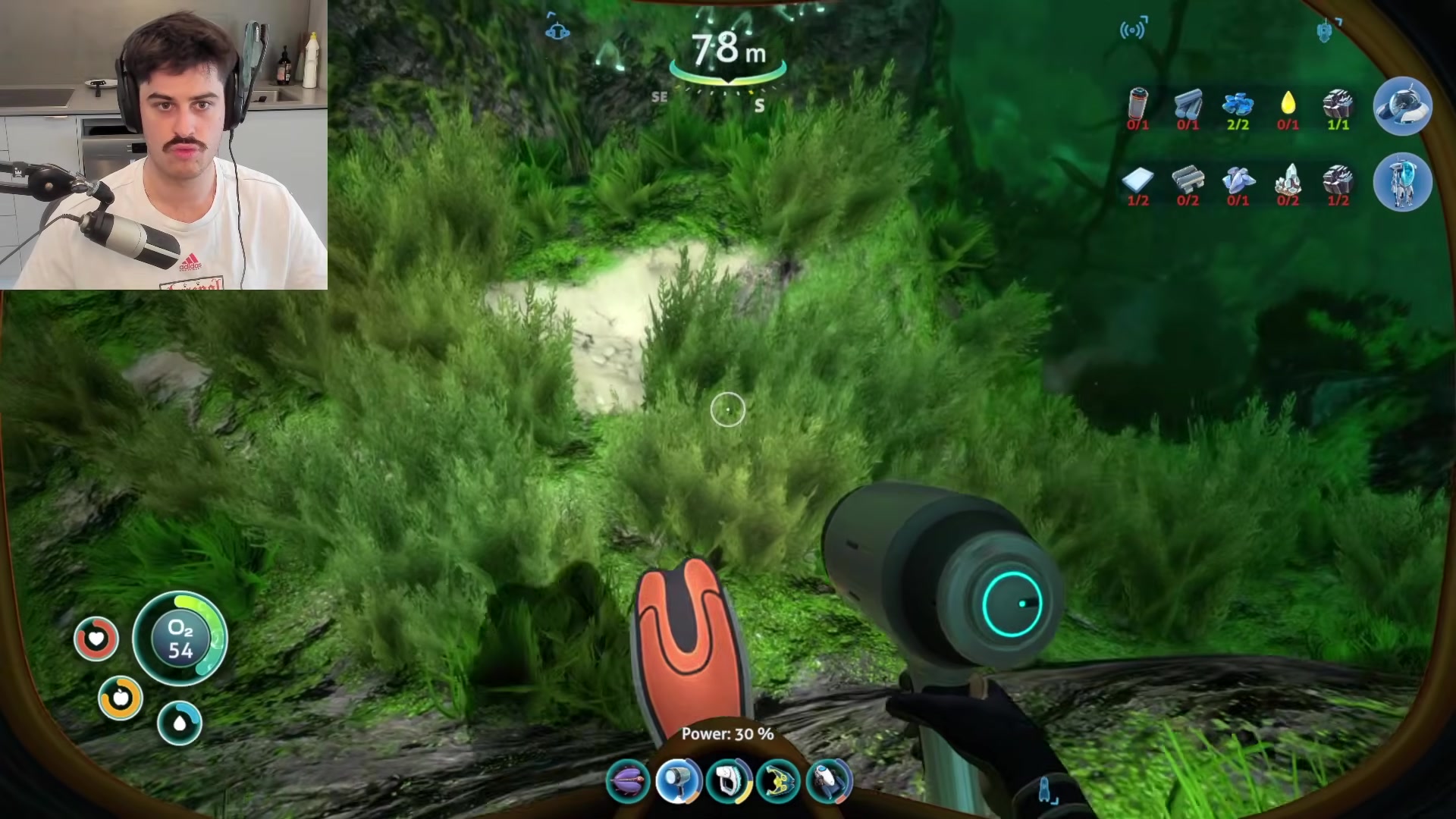Select the flashlight hotbar slot

[x=677, y=780]
